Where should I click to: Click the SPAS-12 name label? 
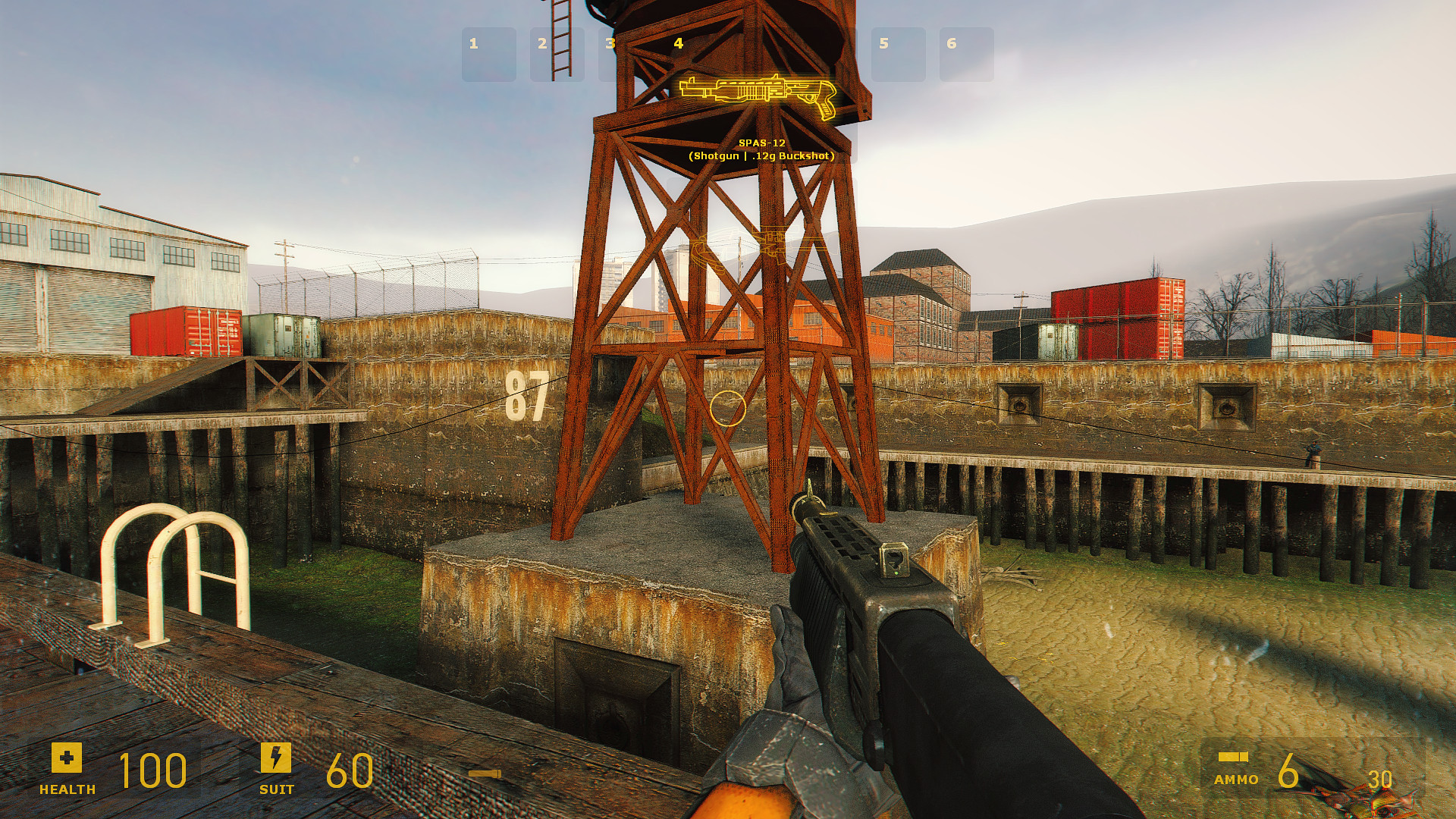click(761, 143)
